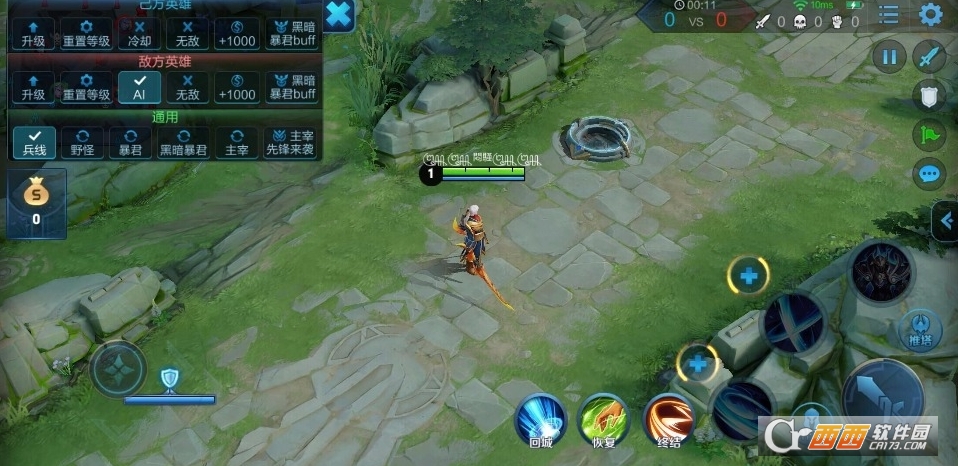Click the 主宰先锋来袭 button
The image size is (958, 466).
pyautogui.click(x=289, y=142)
